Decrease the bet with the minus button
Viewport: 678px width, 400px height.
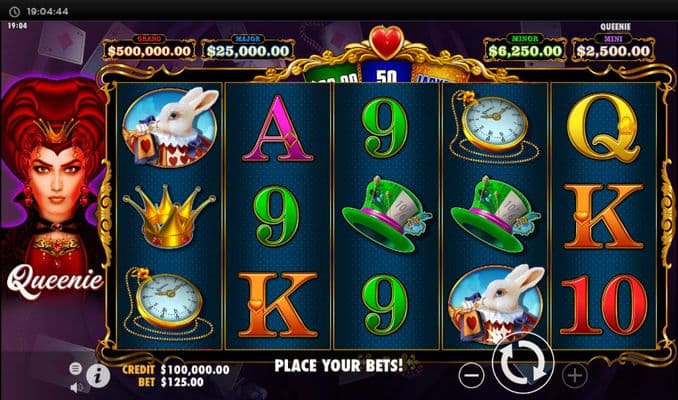(x=471, y=376)
